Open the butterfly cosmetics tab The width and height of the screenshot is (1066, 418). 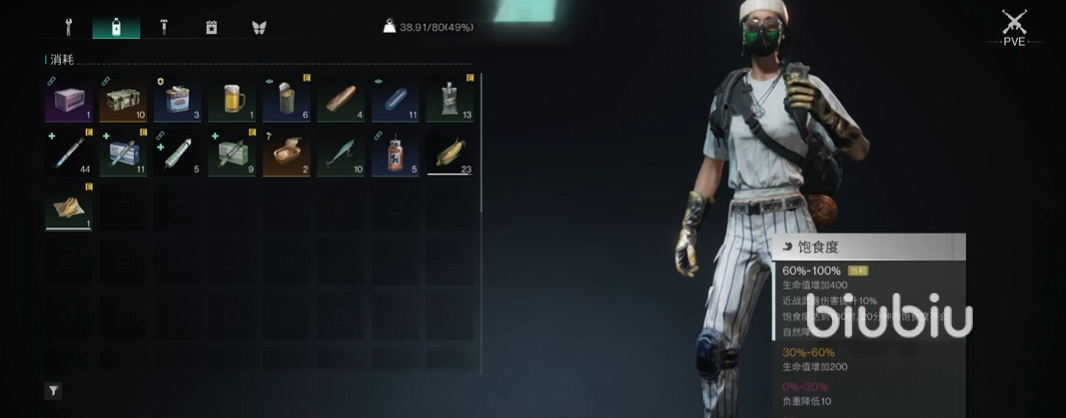pyautogui.click(x=258, y=27)
